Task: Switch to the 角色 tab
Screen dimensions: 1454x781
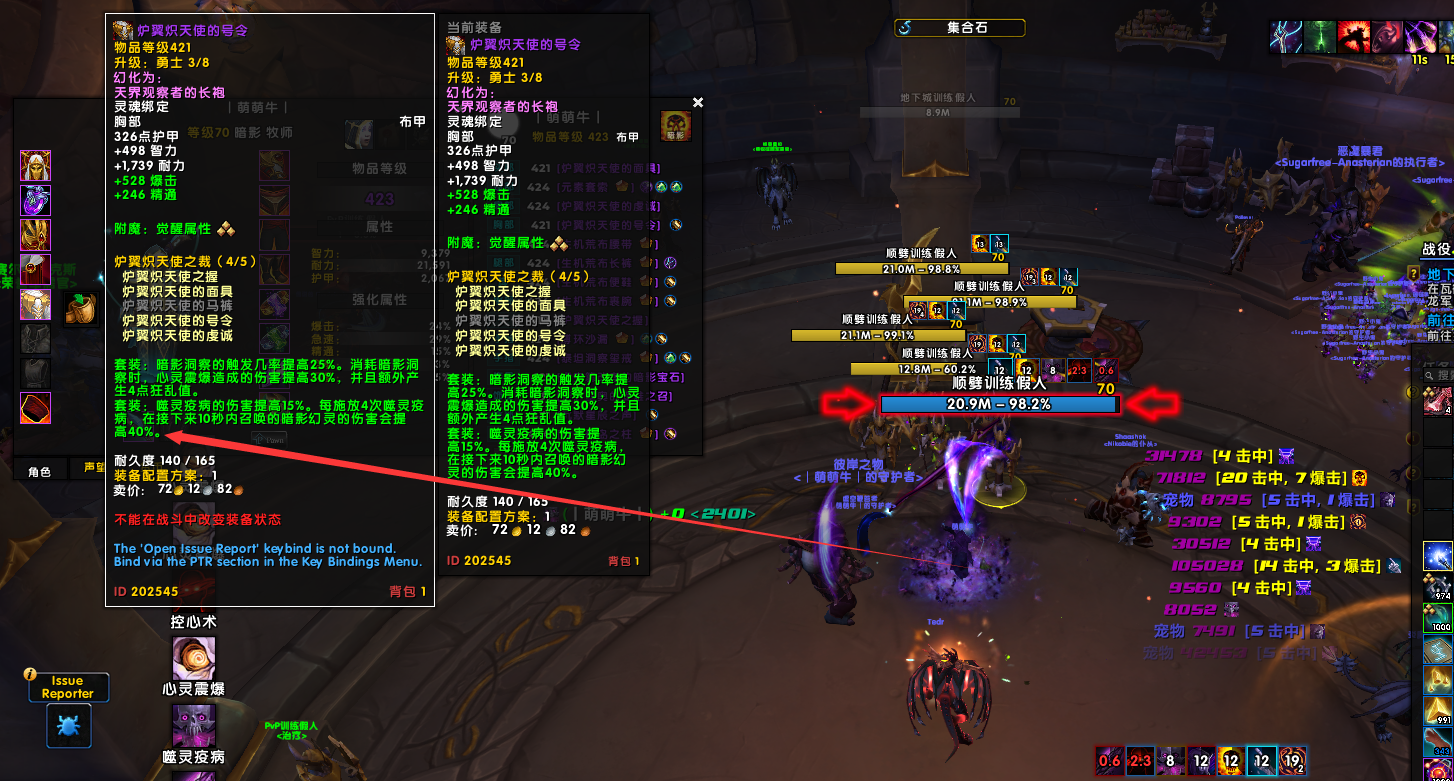Action: coord(38,468)
